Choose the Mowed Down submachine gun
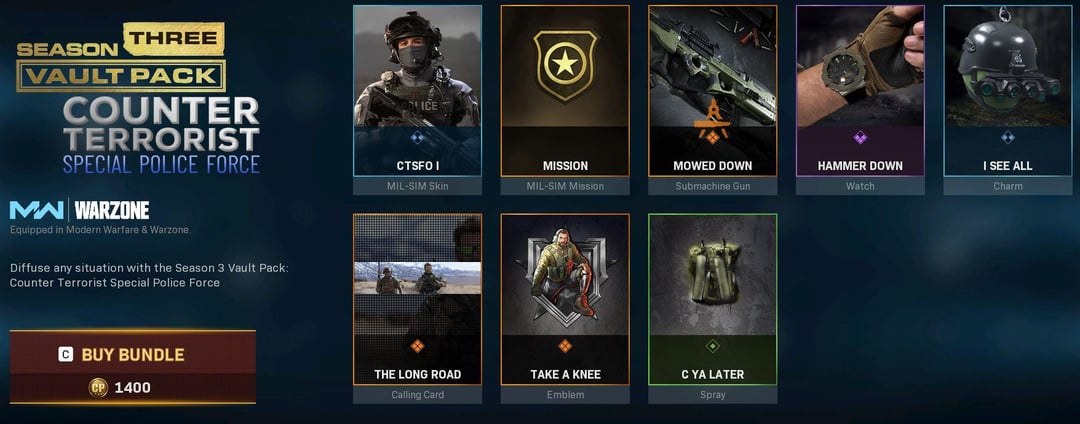 tap(712, 91)
